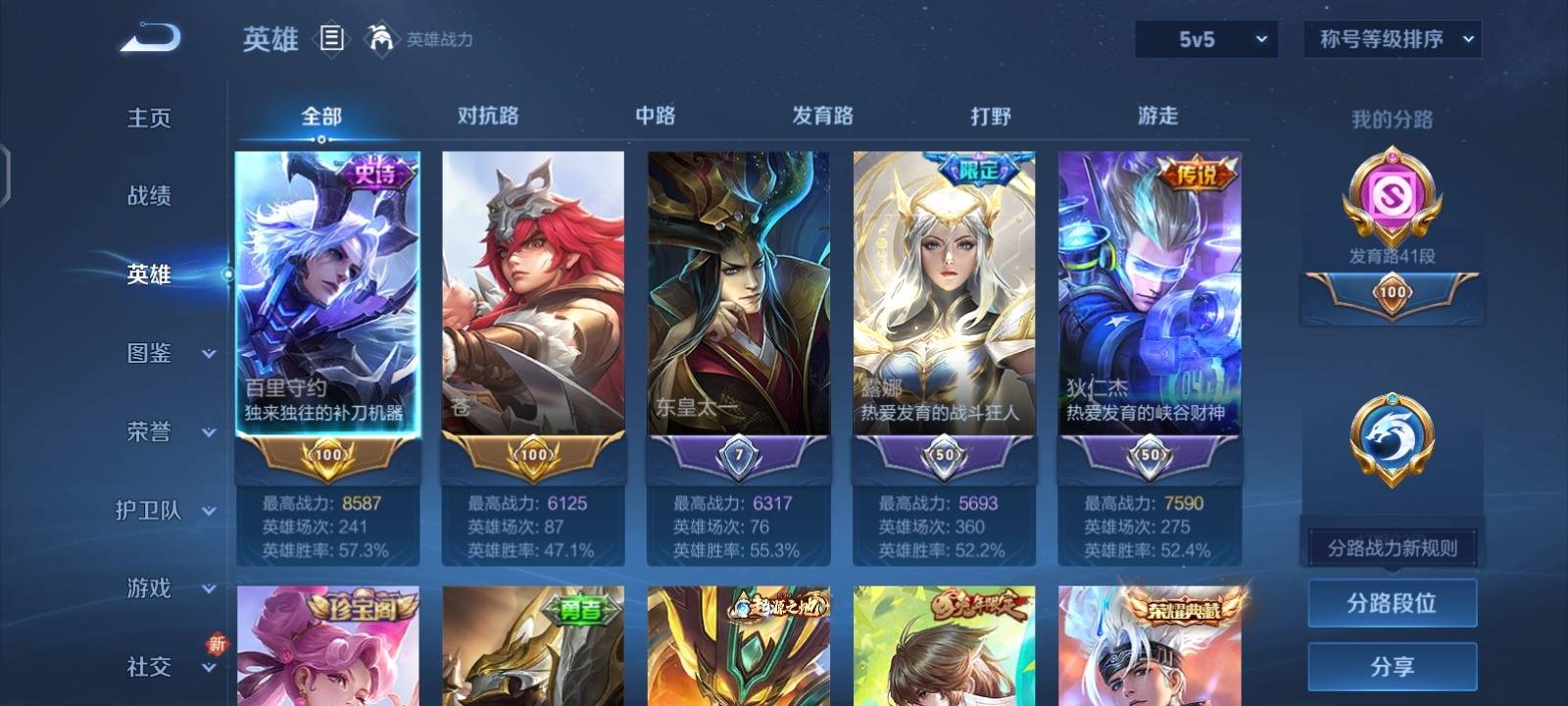Open the 5v5 mode dropdown
This screenshot has width=1568, height=706.
tap(1203, 39)
